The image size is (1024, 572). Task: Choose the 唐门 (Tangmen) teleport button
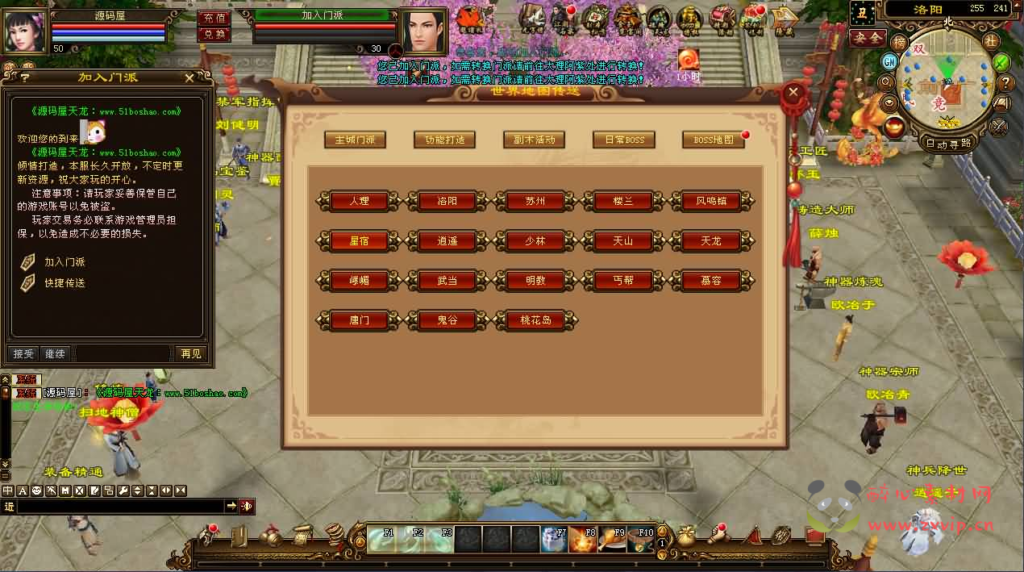(x=357, y=321)
